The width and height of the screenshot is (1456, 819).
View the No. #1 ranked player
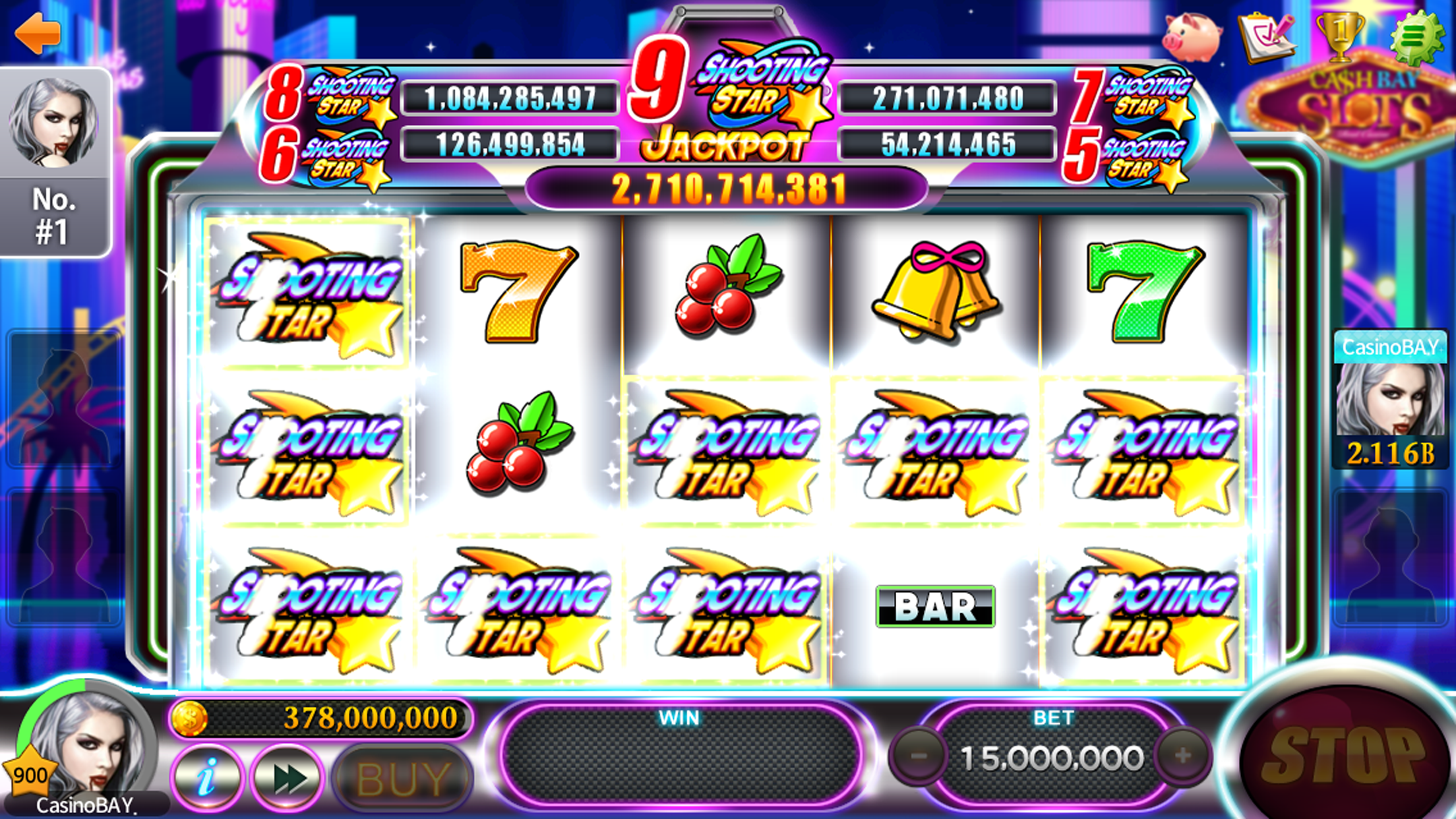(55, 162)
